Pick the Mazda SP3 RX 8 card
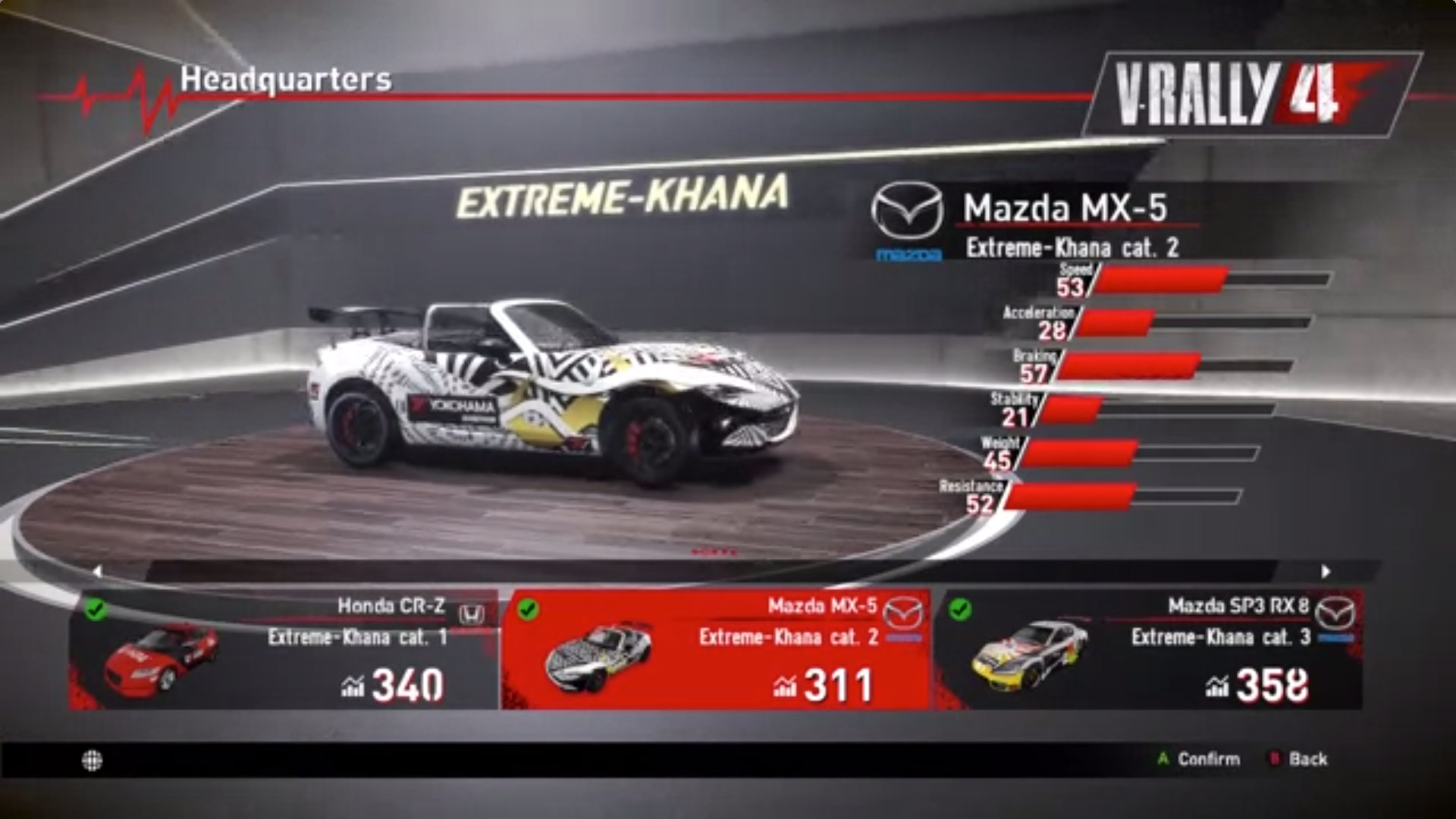The height and width of the screenshot is (819, 1456). coord(1147,650)
